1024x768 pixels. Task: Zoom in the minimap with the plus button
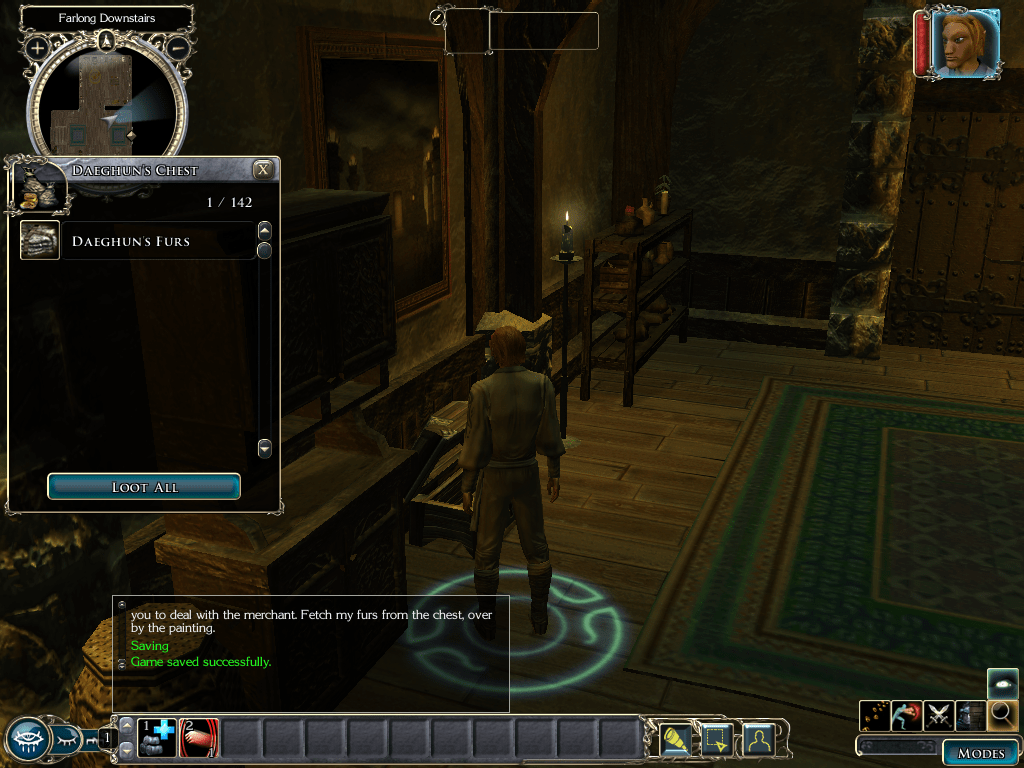[37, 47]
